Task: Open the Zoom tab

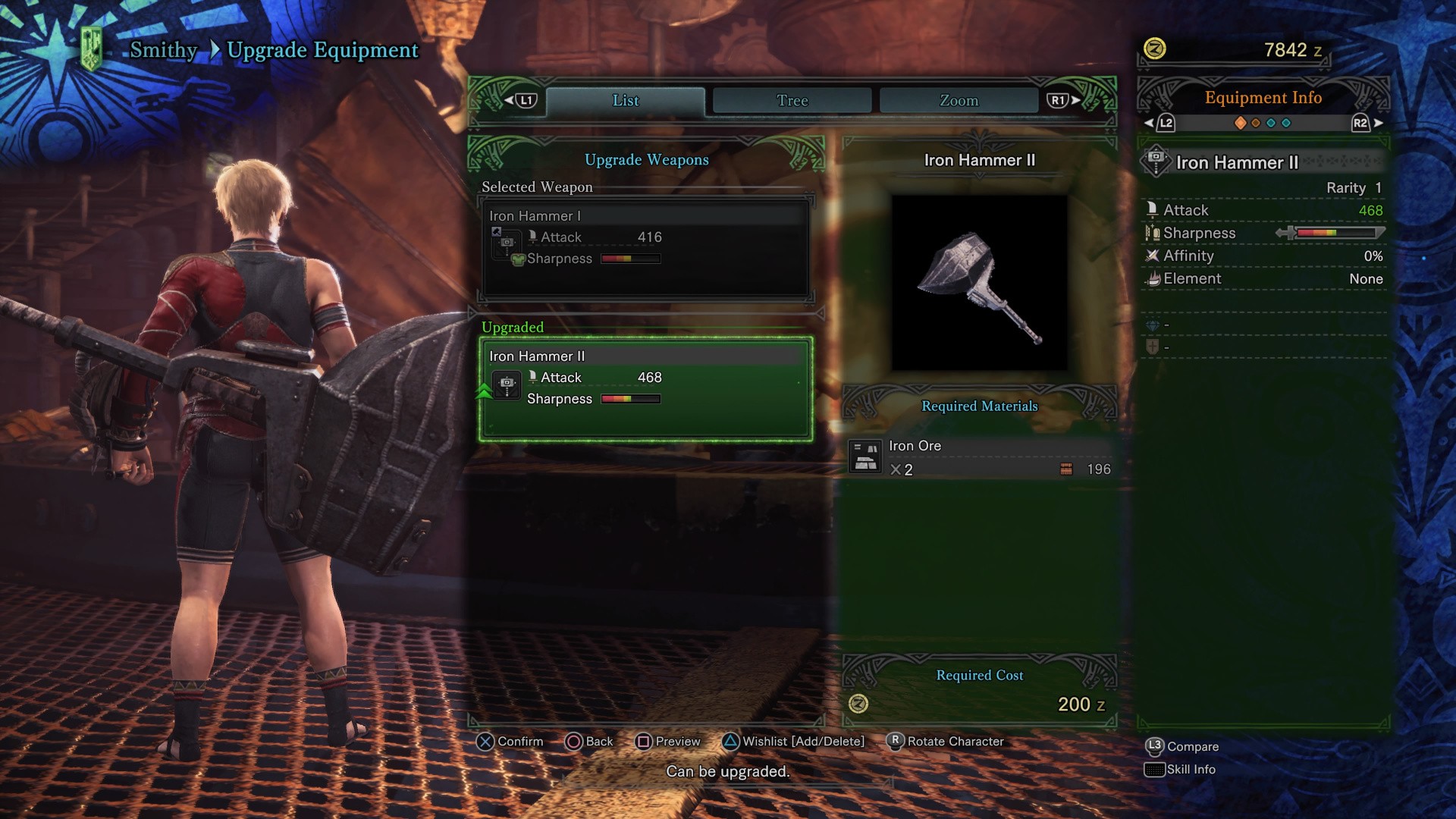Action: tap(959, 99)
